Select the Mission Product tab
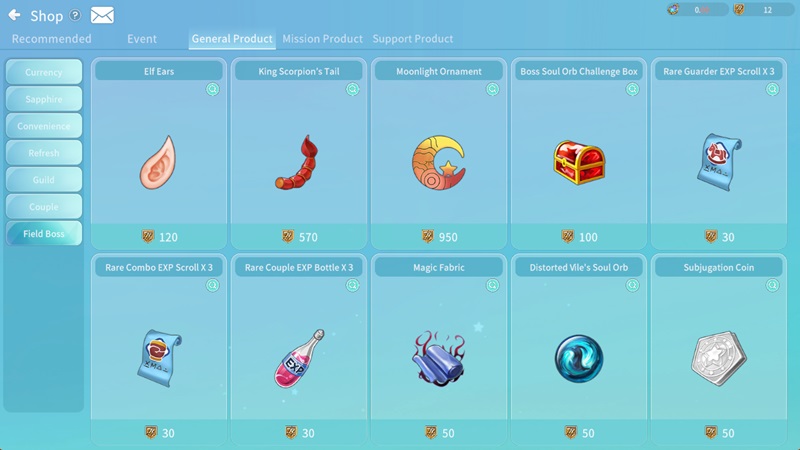800x450 pixels. [x=322, y=39]
